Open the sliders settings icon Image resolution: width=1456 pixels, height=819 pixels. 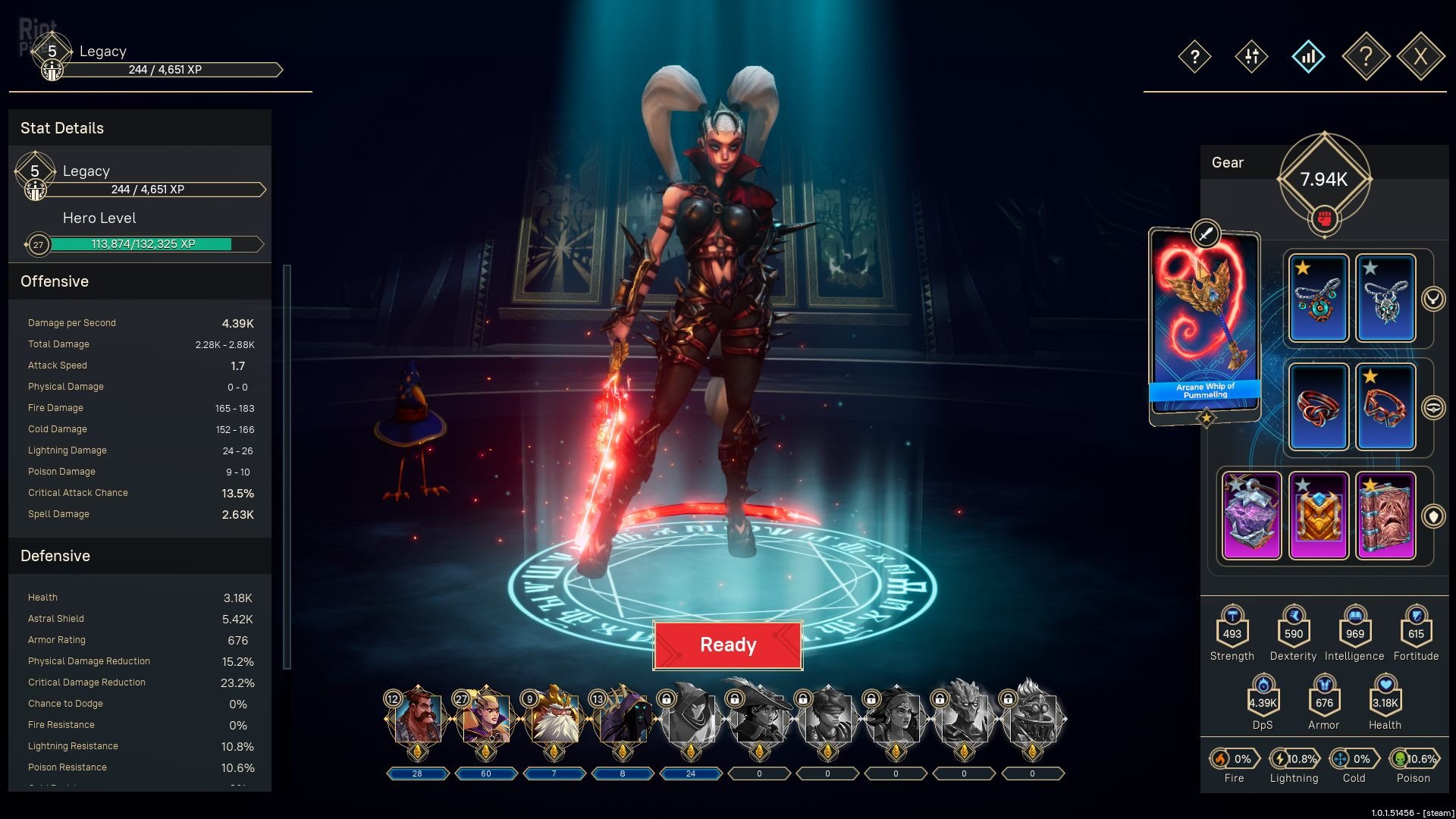[1251, 56]
